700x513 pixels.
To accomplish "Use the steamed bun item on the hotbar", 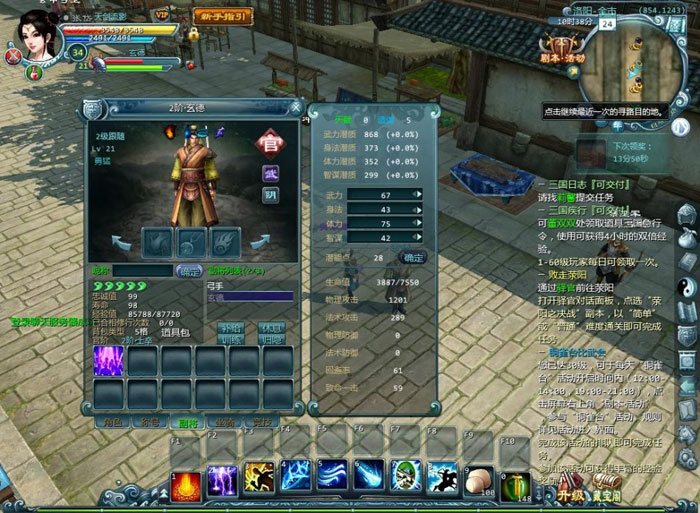I will [x=480, y=479].
